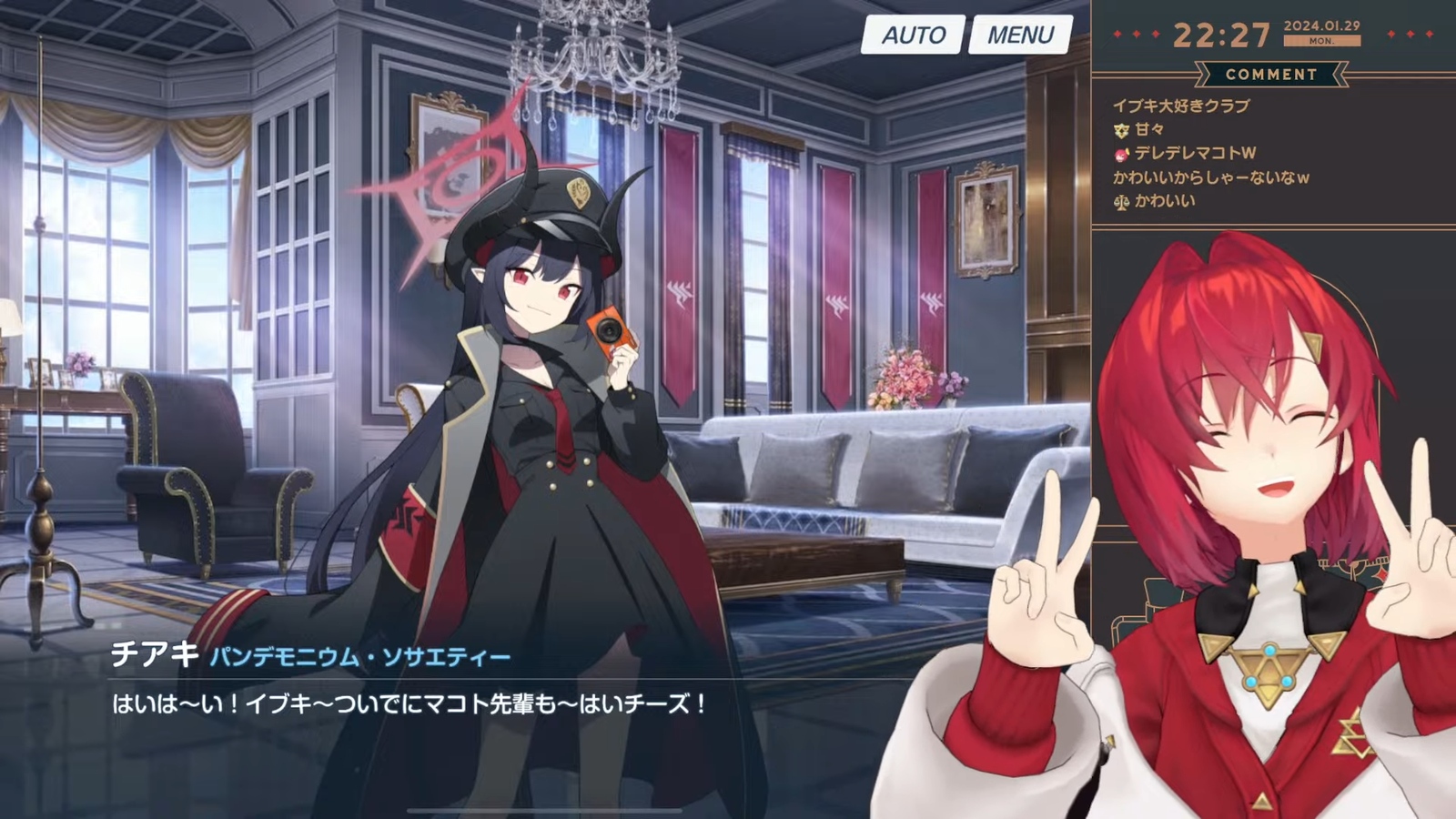Open the MENU button

point(1020,35)
